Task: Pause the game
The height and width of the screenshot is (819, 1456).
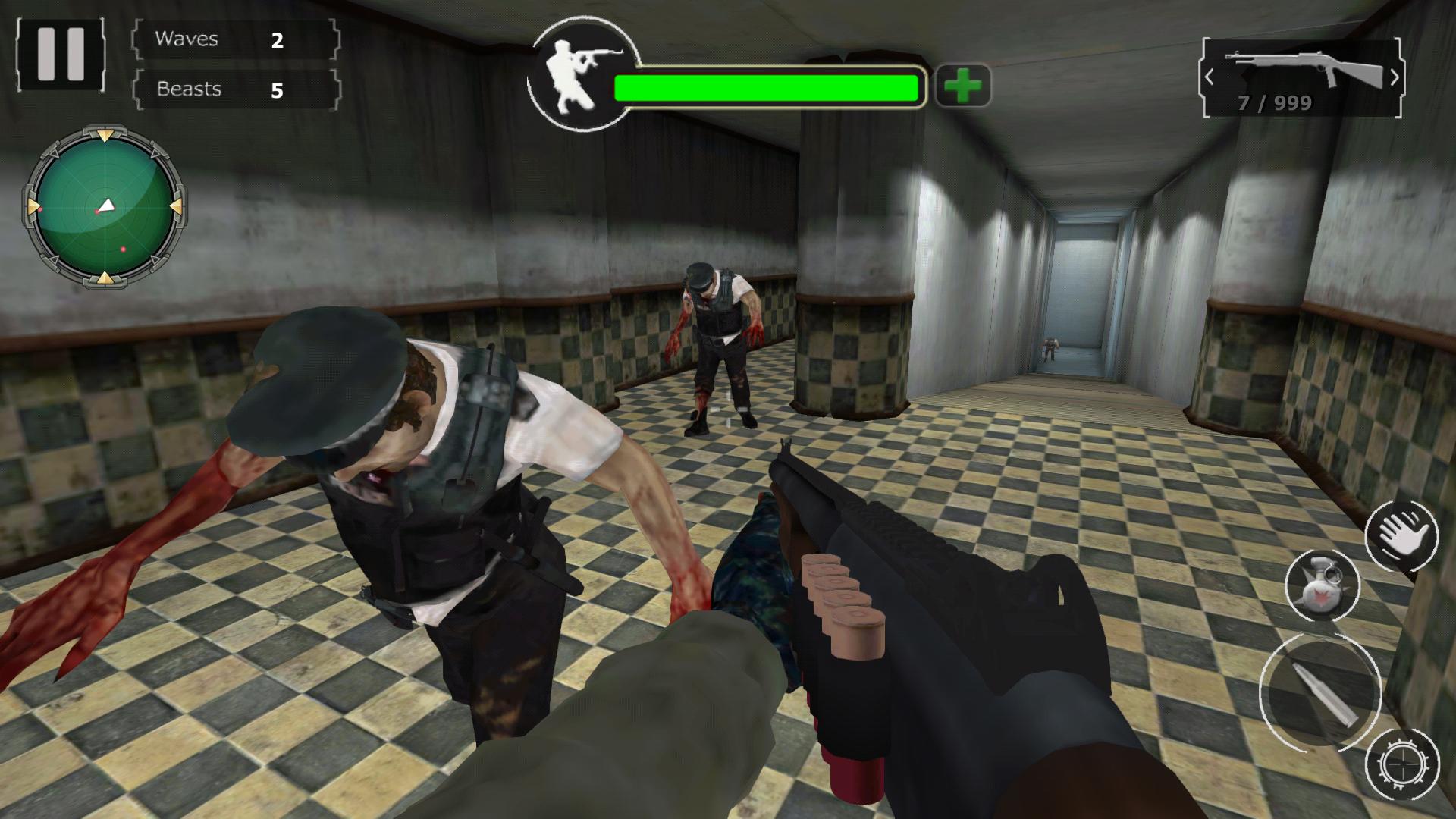Action: coord(61,55)
